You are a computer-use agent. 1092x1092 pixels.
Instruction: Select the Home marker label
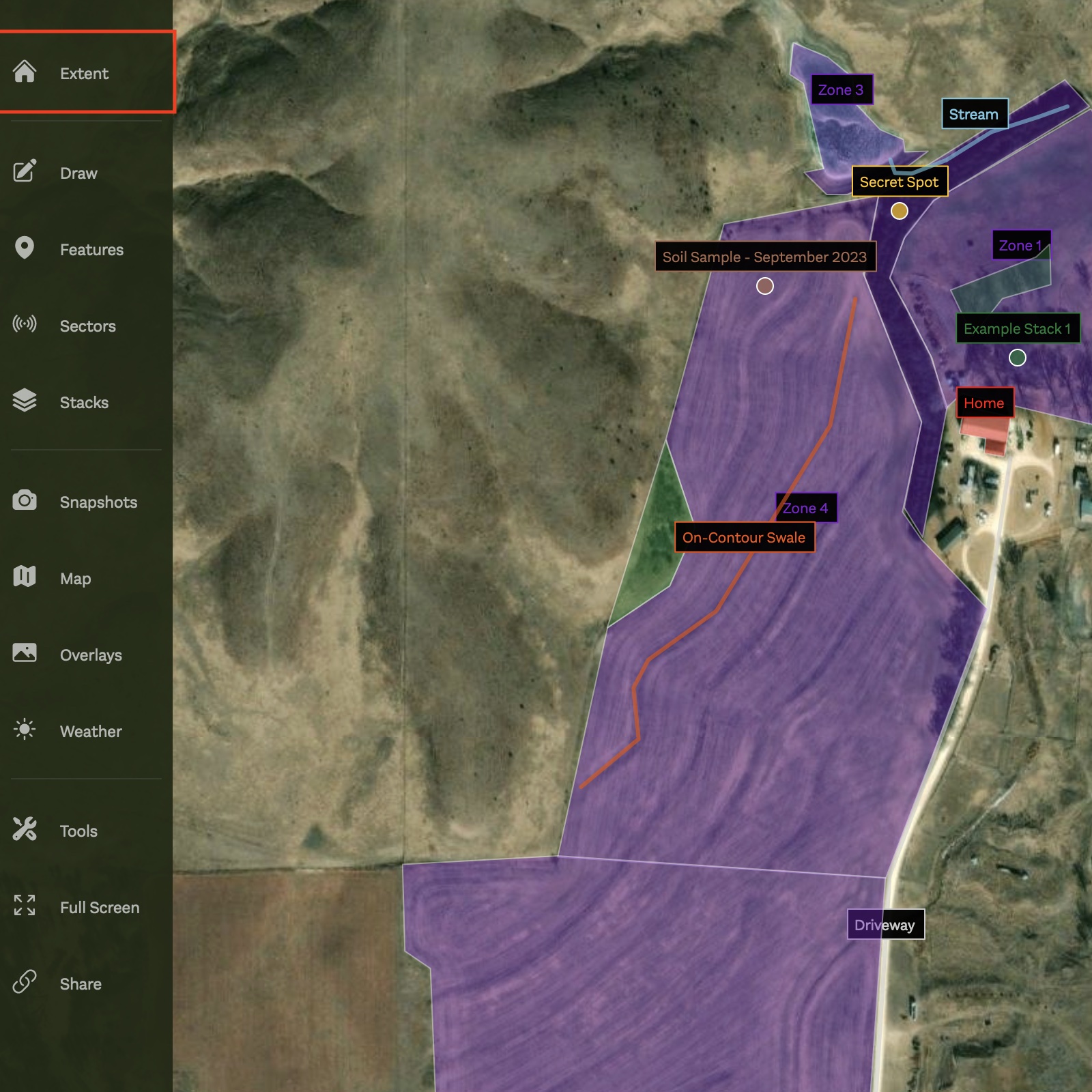click(x=983, y=403)
